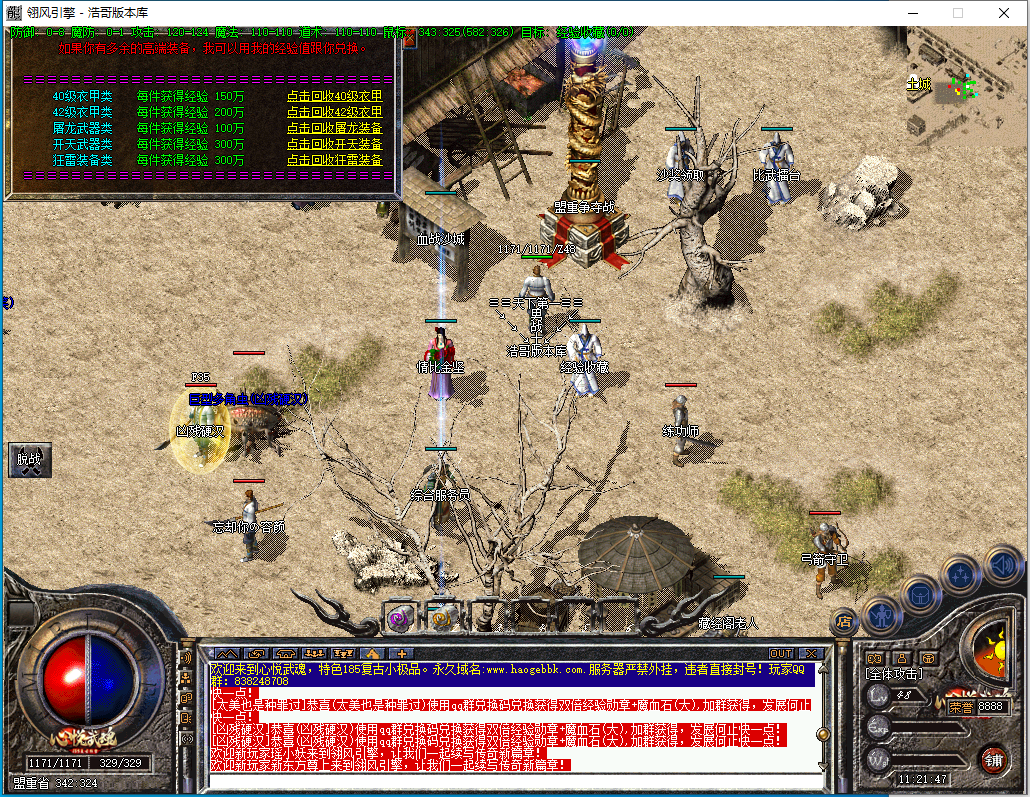Viewport: 1030px width, 797px height.
Task: Close the game window
Action: 1004,13
